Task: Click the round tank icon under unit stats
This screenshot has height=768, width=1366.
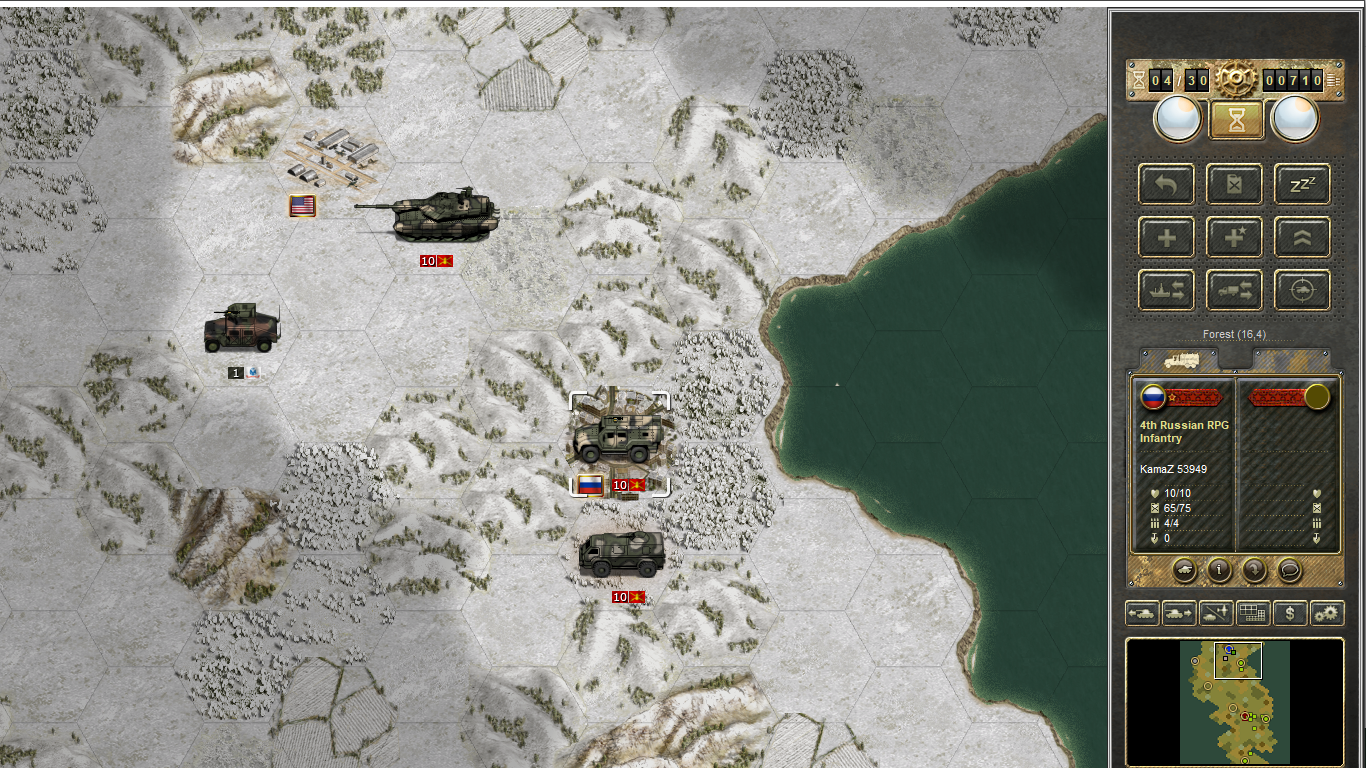Action: [1184, 570]
